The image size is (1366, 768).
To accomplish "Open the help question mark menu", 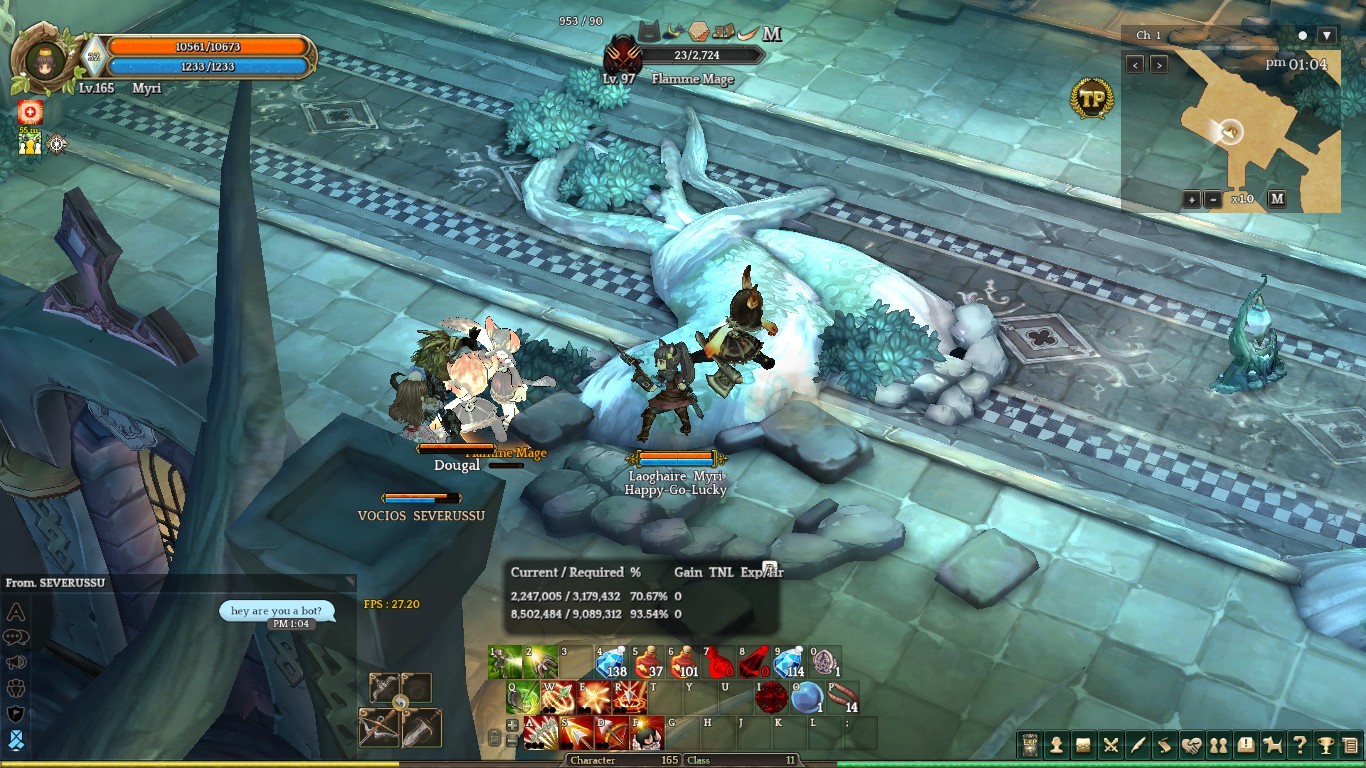I will pos(1299,745).
